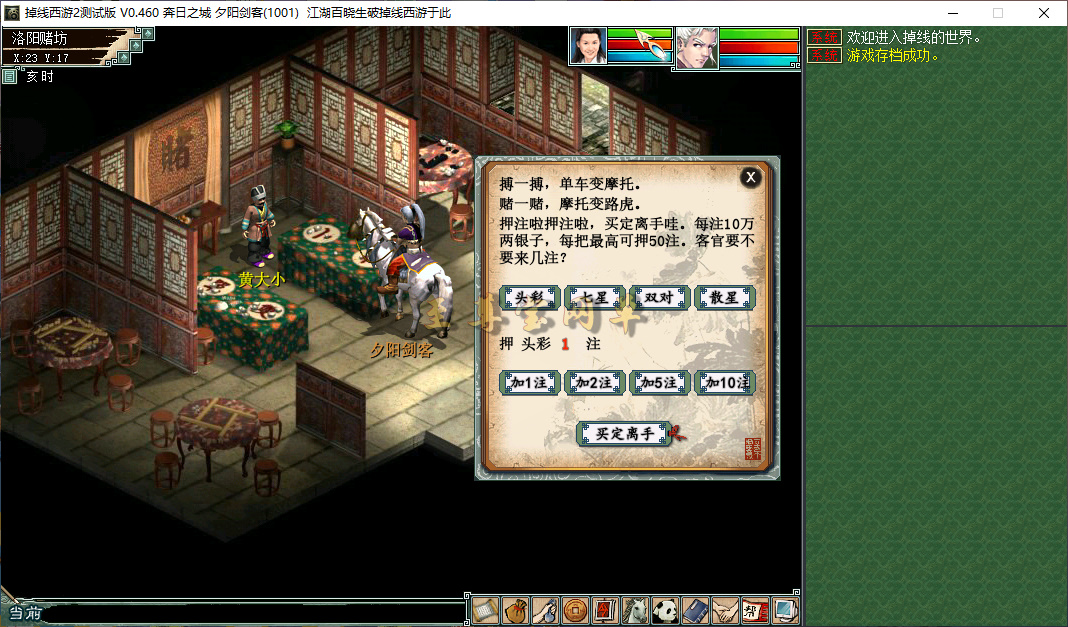Select the 散星 bet option
This screenshot has width=1068, height=627.
click(x=724, y=298)
